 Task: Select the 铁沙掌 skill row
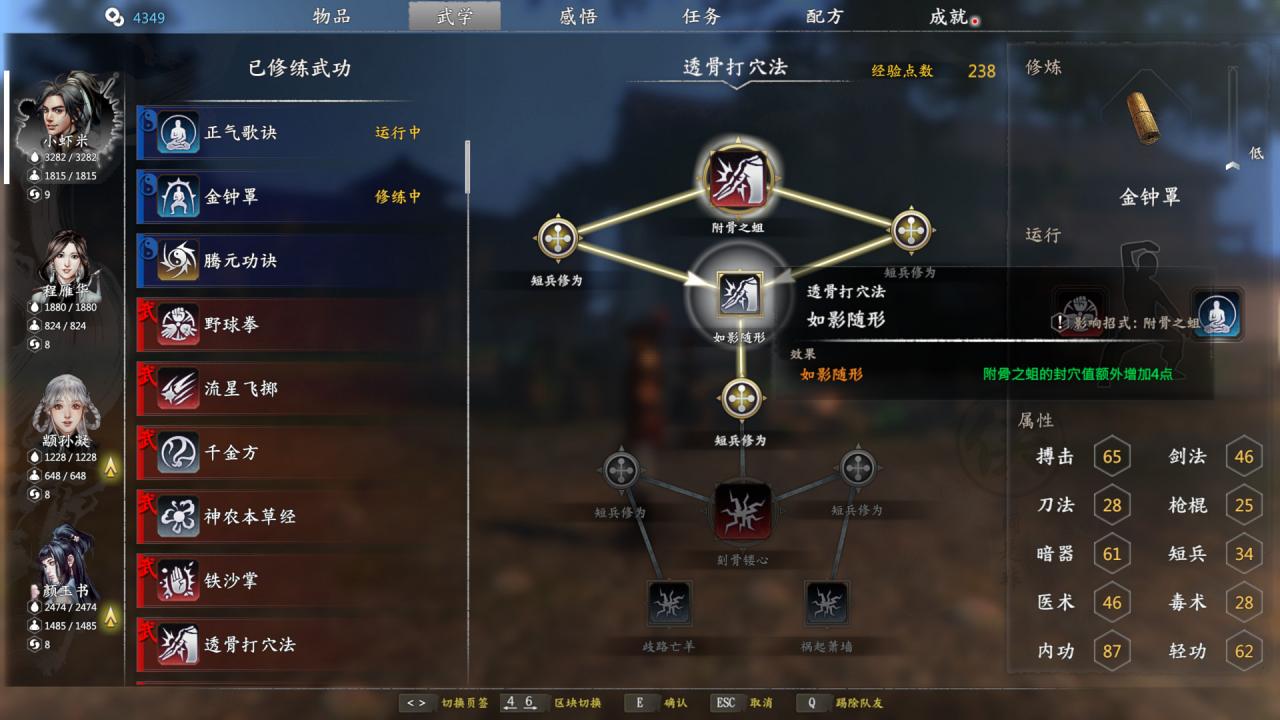[300, 581]
